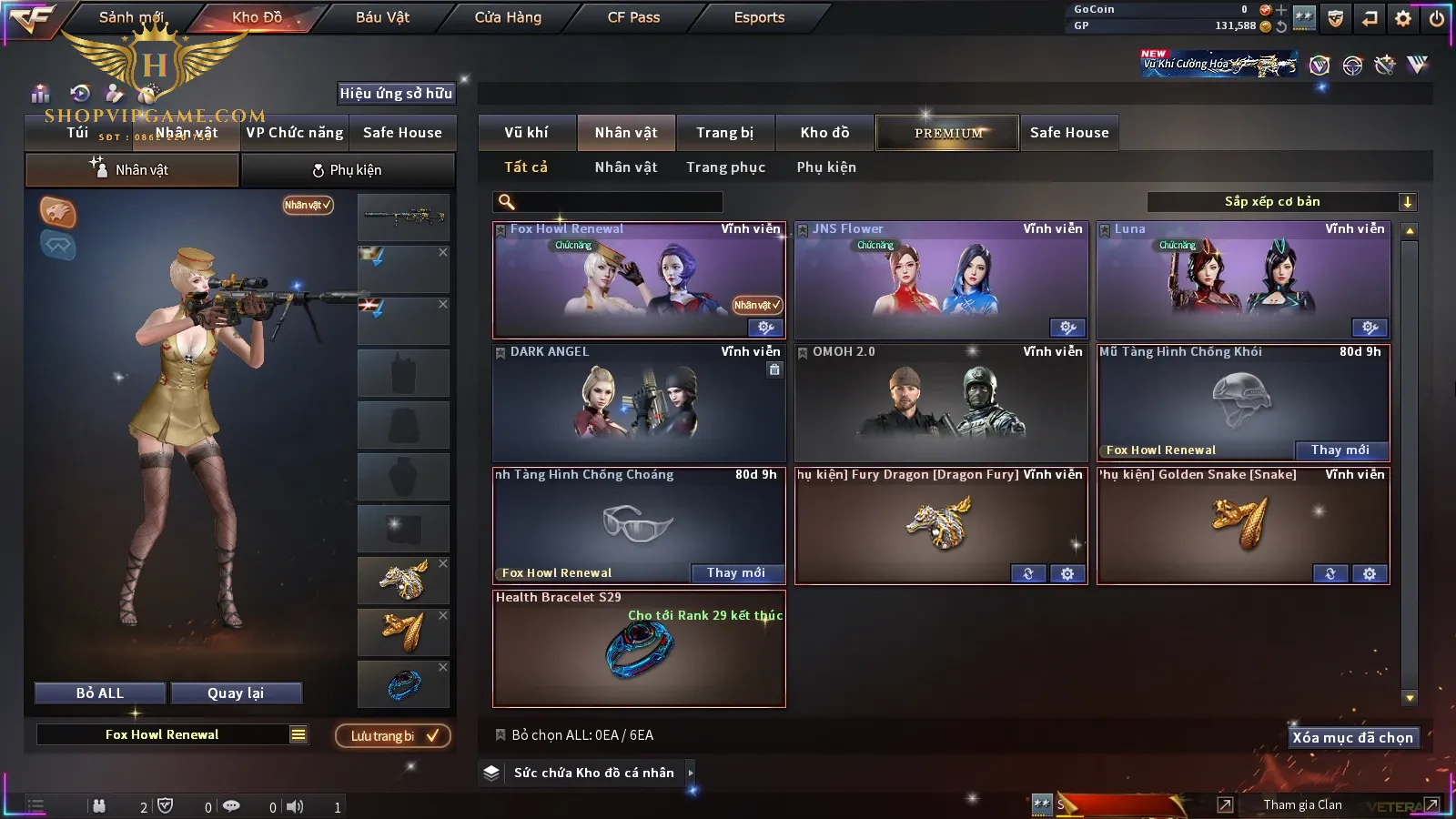
Task: Select the Trang bị tab
Action: [x=724, y=133]
